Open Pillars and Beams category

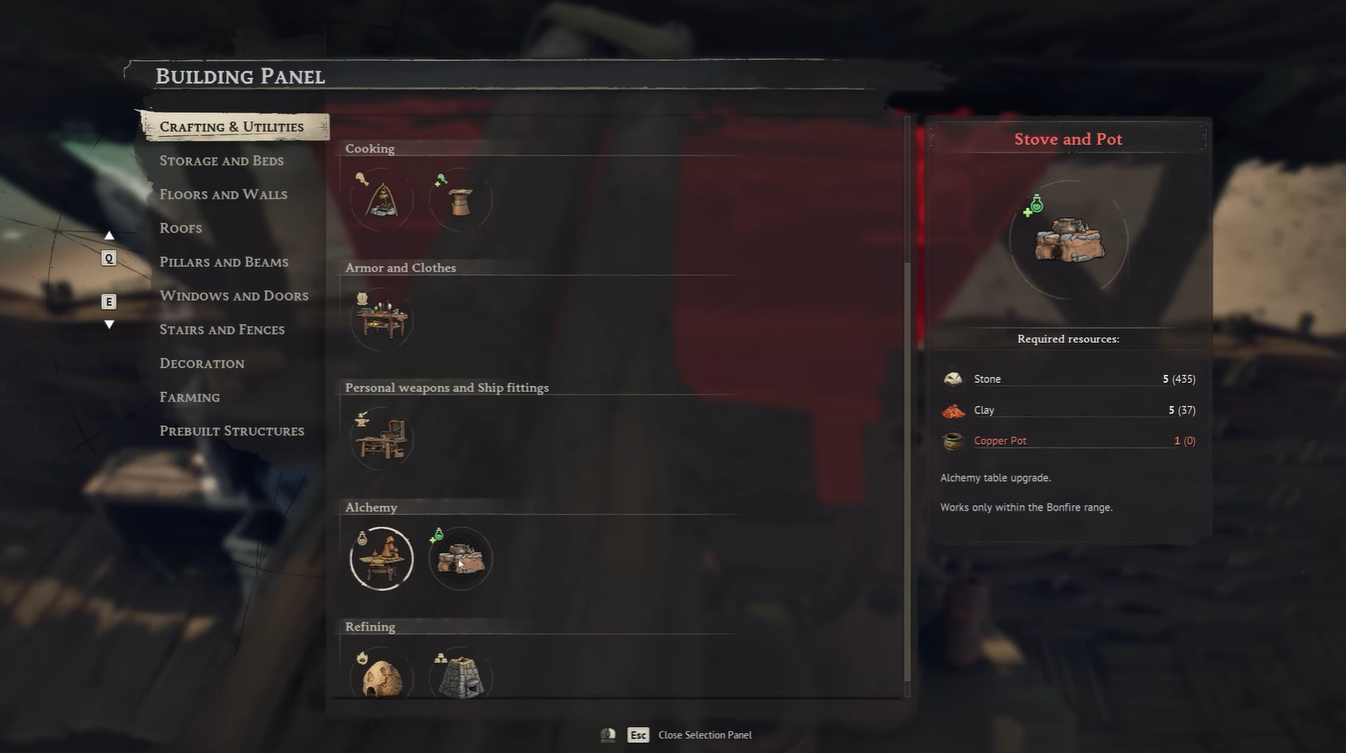[x=224, y=262]
